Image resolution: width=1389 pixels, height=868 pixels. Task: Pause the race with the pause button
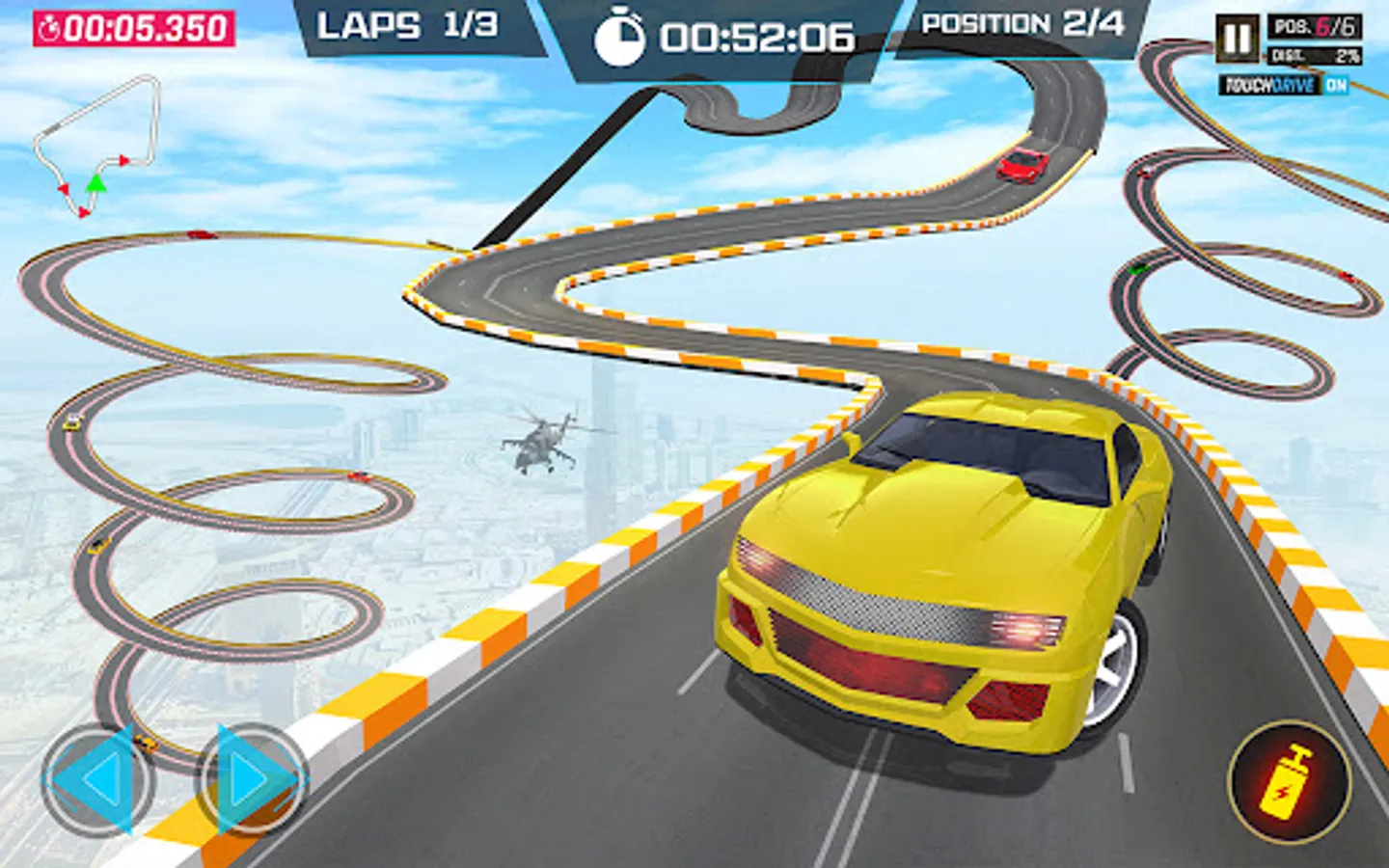pyautogui.click(x=1237, y=40)
